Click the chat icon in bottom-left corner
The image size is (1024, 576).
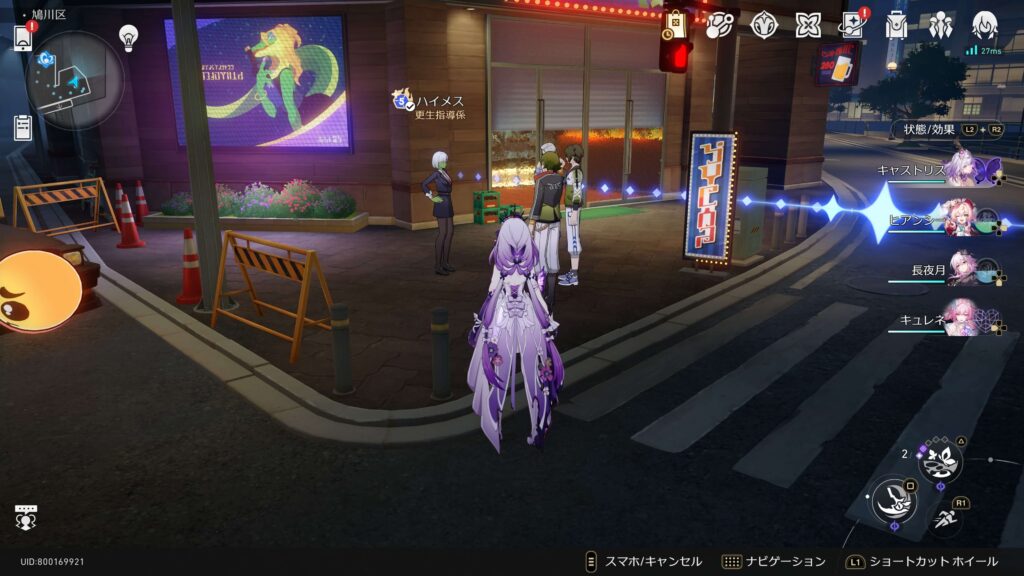26,517
